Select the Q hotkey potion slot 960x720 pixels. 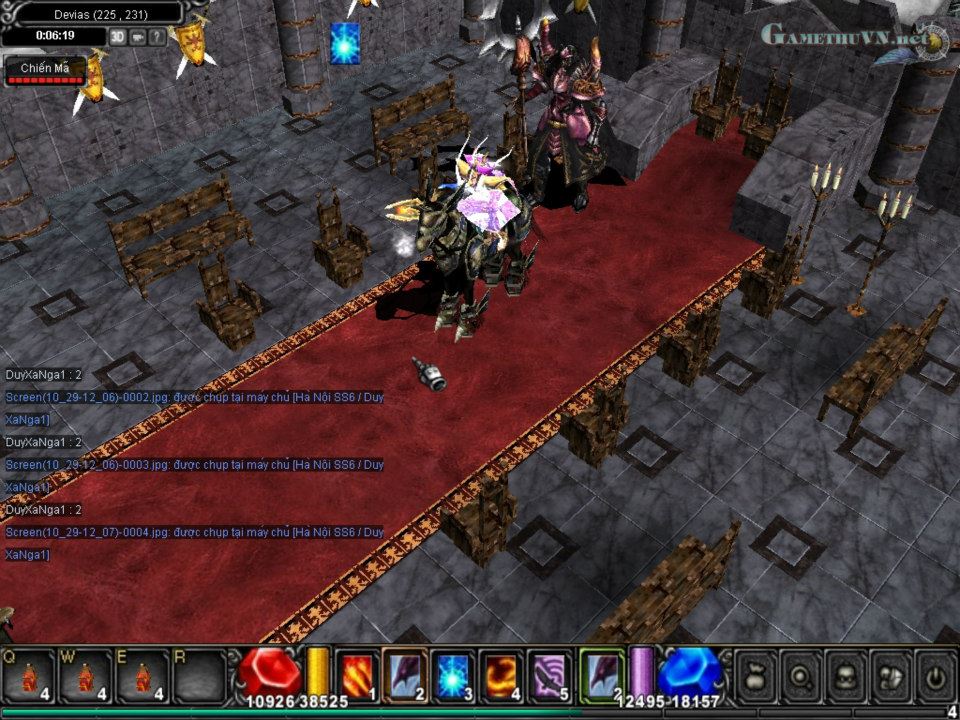pyautogui.click(x=30, y=675)
